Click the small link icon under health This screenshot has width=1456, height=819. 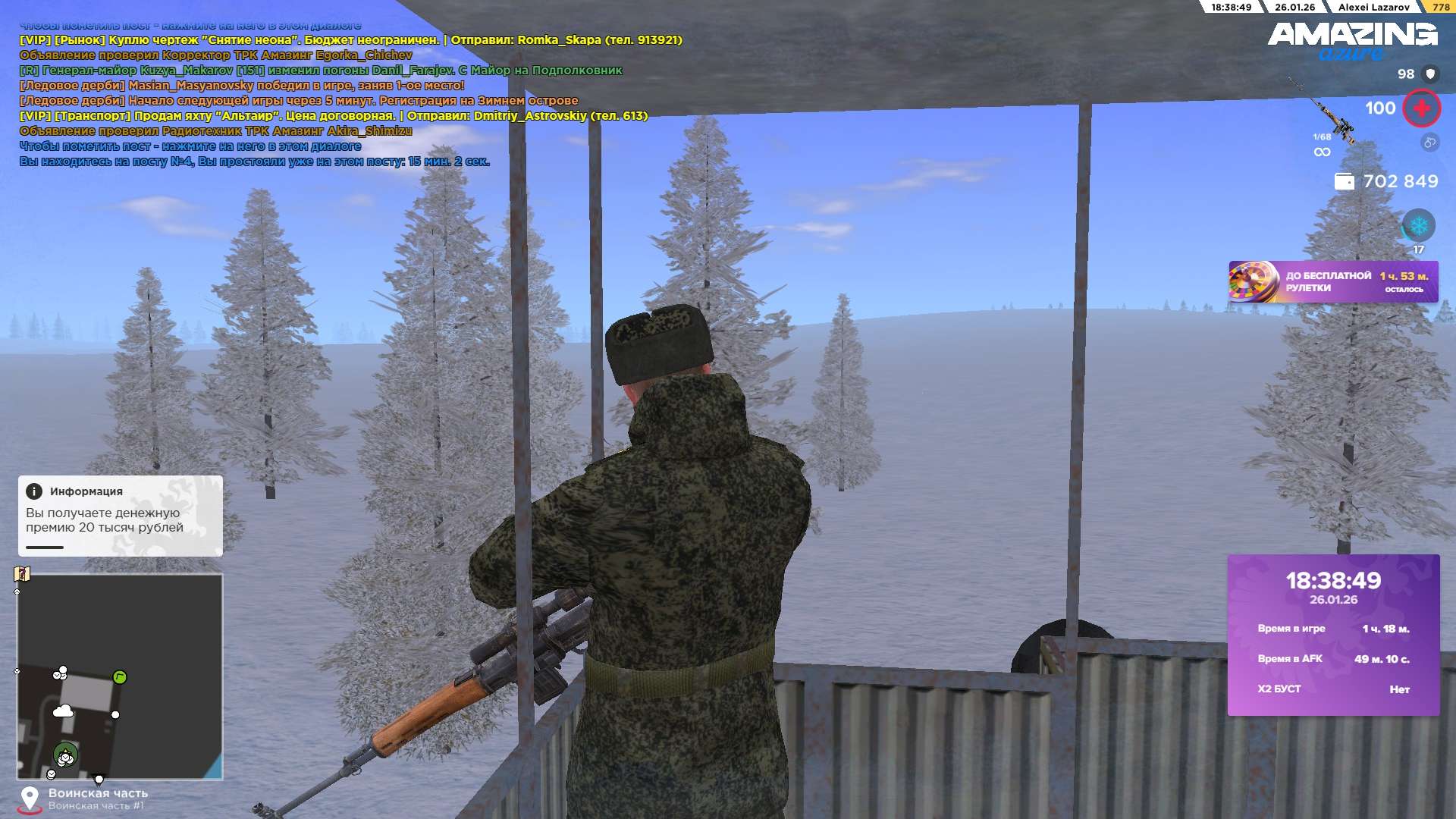pos(1429,143)
